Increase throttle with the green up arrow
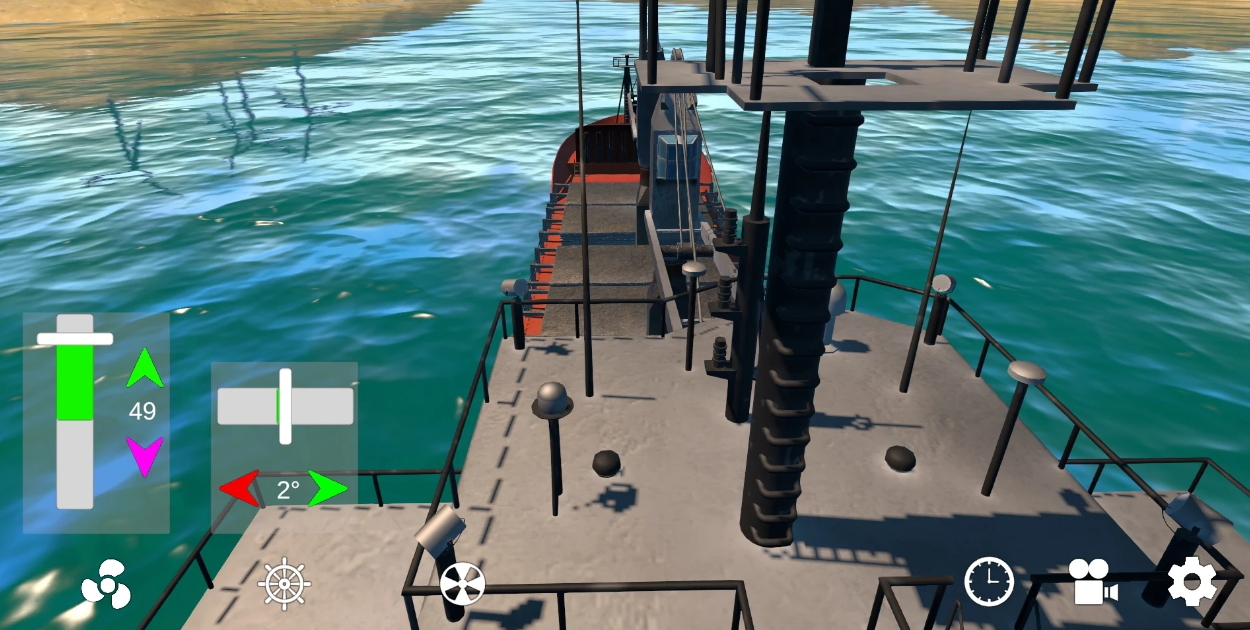The image size is (1250, 630). [145, 368]
